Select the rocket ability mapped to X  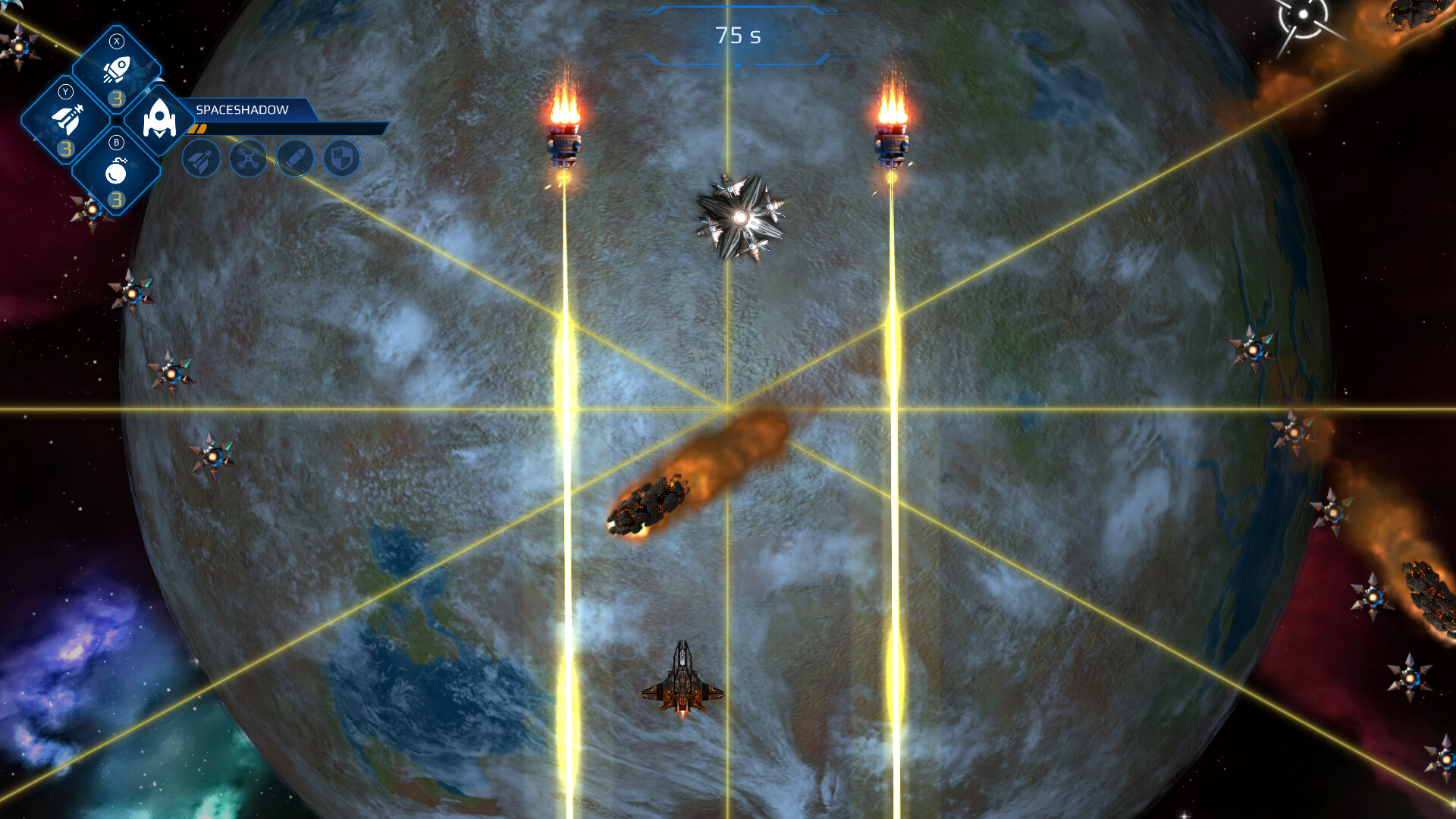[x=117, y=70]
